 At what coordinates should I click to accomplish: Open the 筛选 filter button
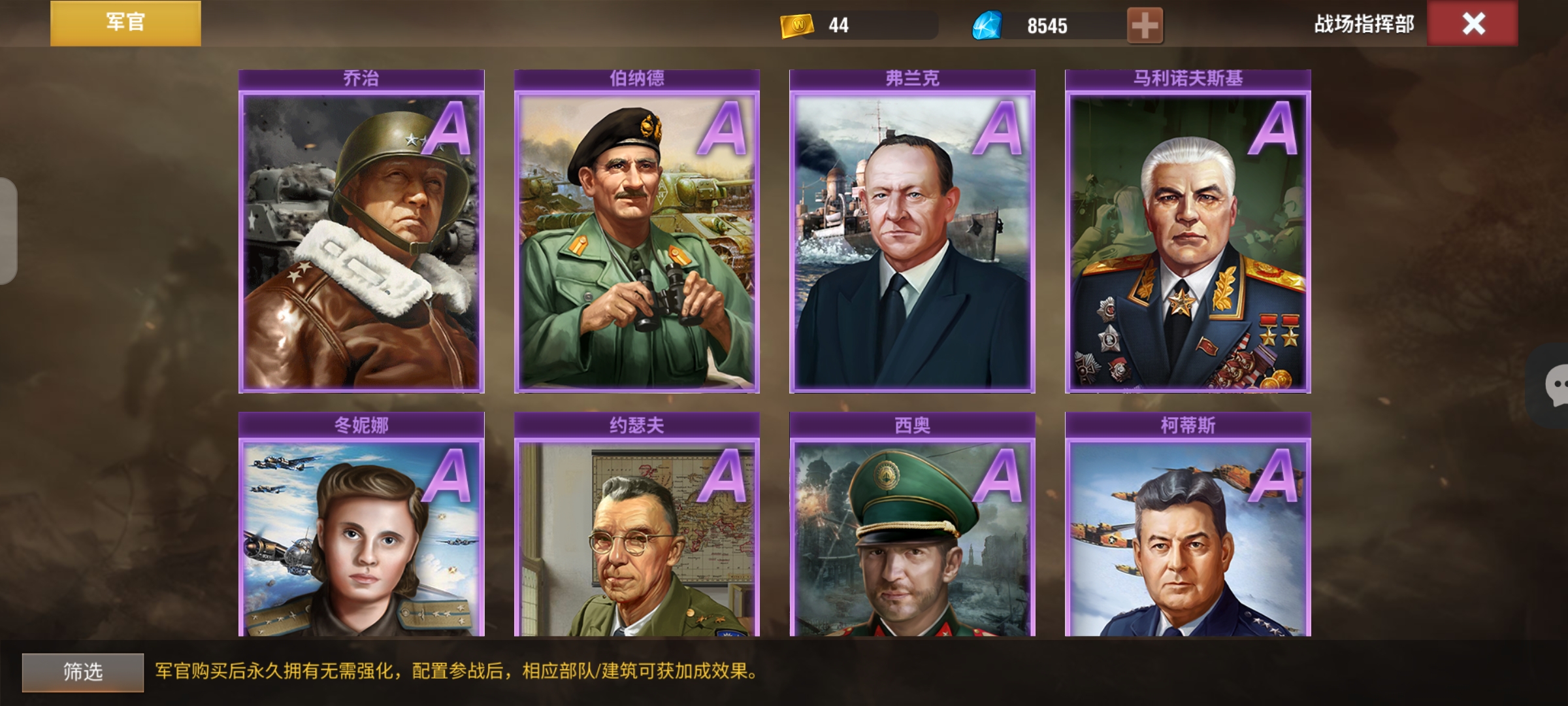pos(83,672)
